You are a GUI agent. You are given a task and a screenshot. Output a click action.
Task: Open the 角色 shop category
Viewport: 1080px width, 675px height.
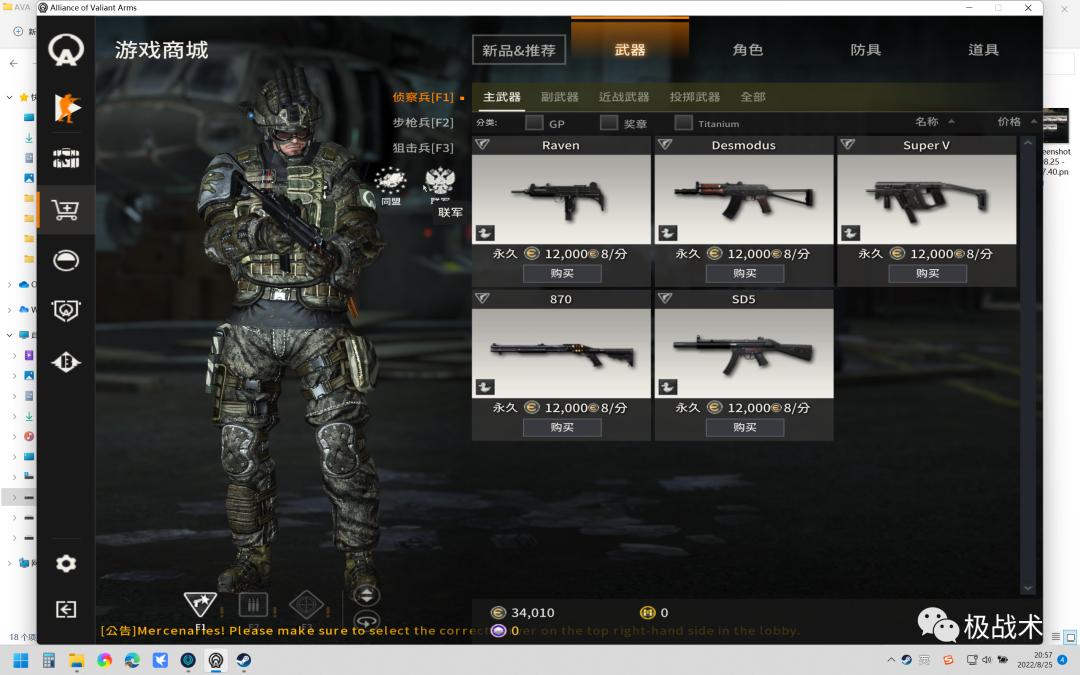747,50
